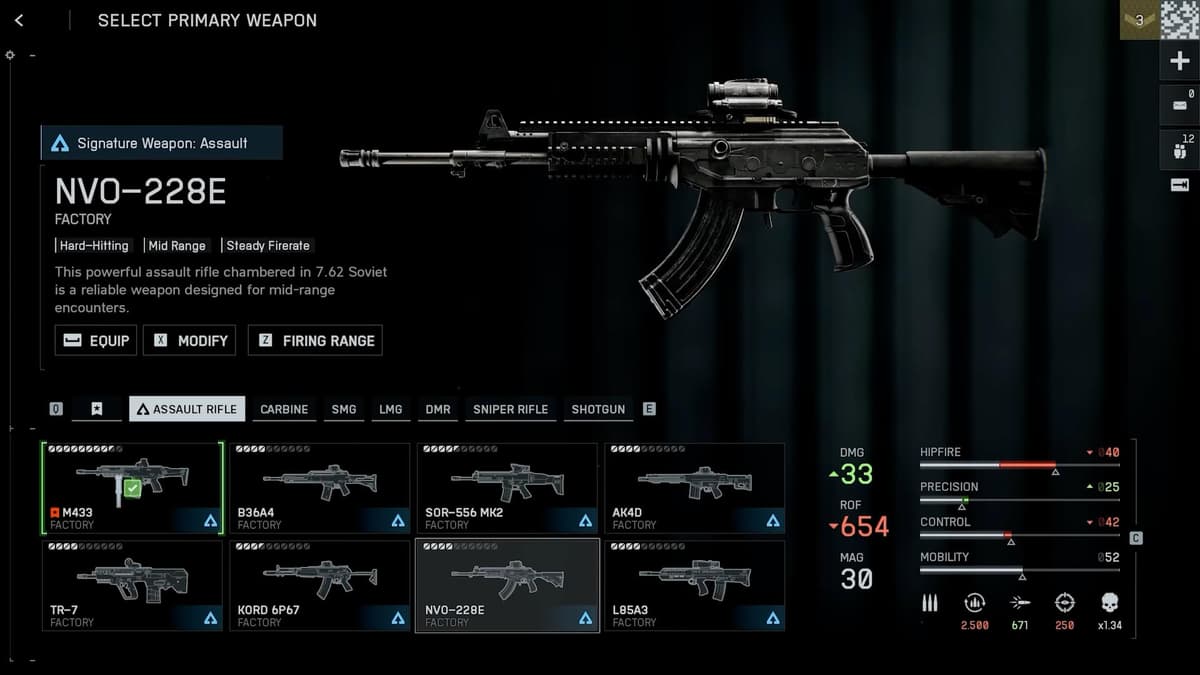Go back using the top-left arrow
1200x675 pixels.
tap(19, 20)
